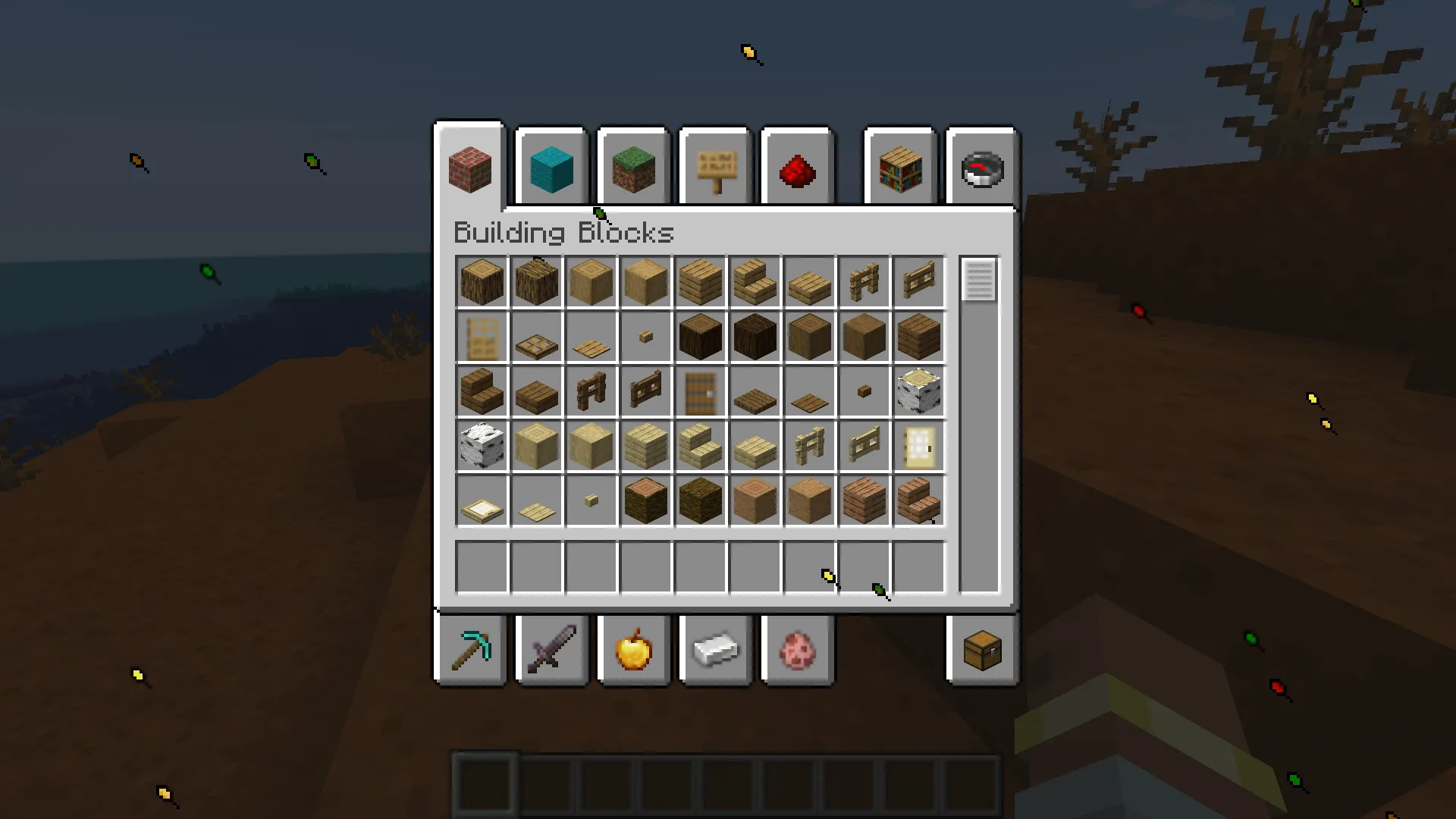Image resolution: width=1456 pixels, height=819 pixels.
Task: Select the golden apple Food tab
Action: (633, 650)
